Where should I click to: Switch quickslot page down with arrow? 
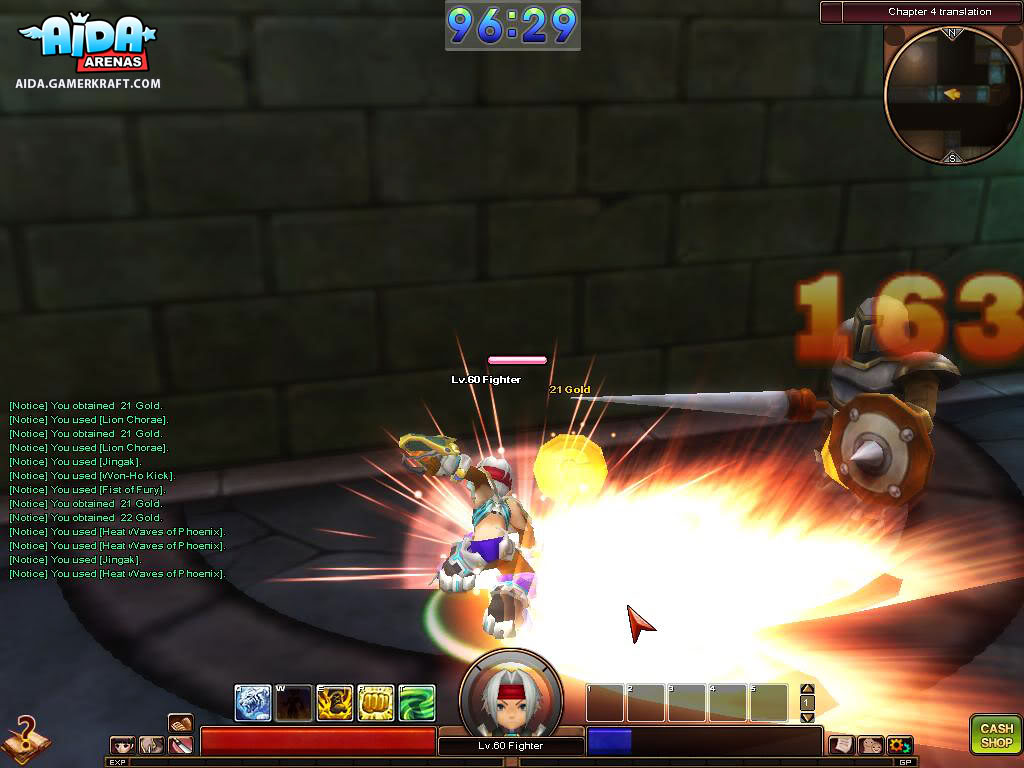point(808,717)
